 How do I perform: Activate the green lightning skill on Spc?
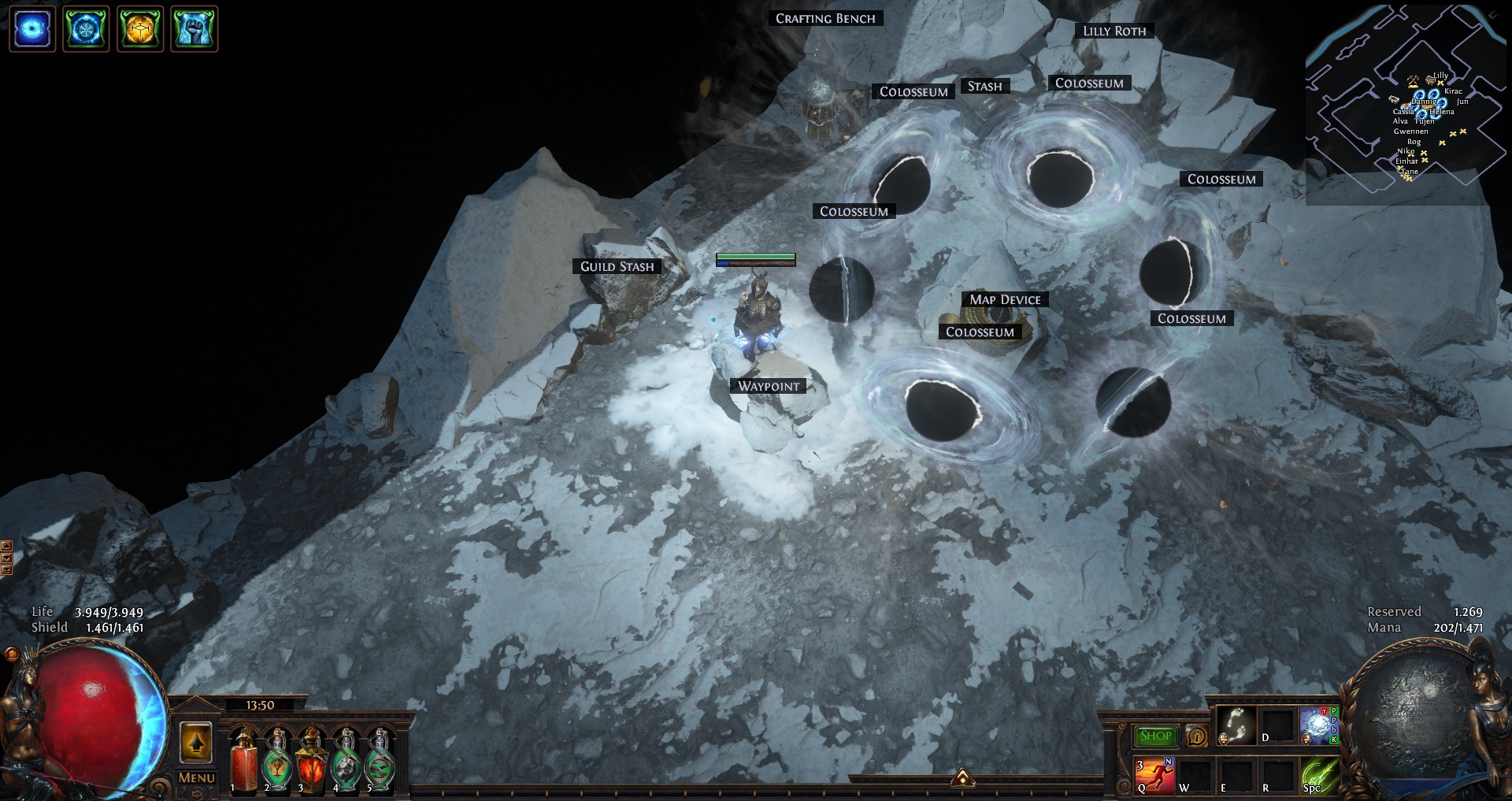pos(1320,775)
